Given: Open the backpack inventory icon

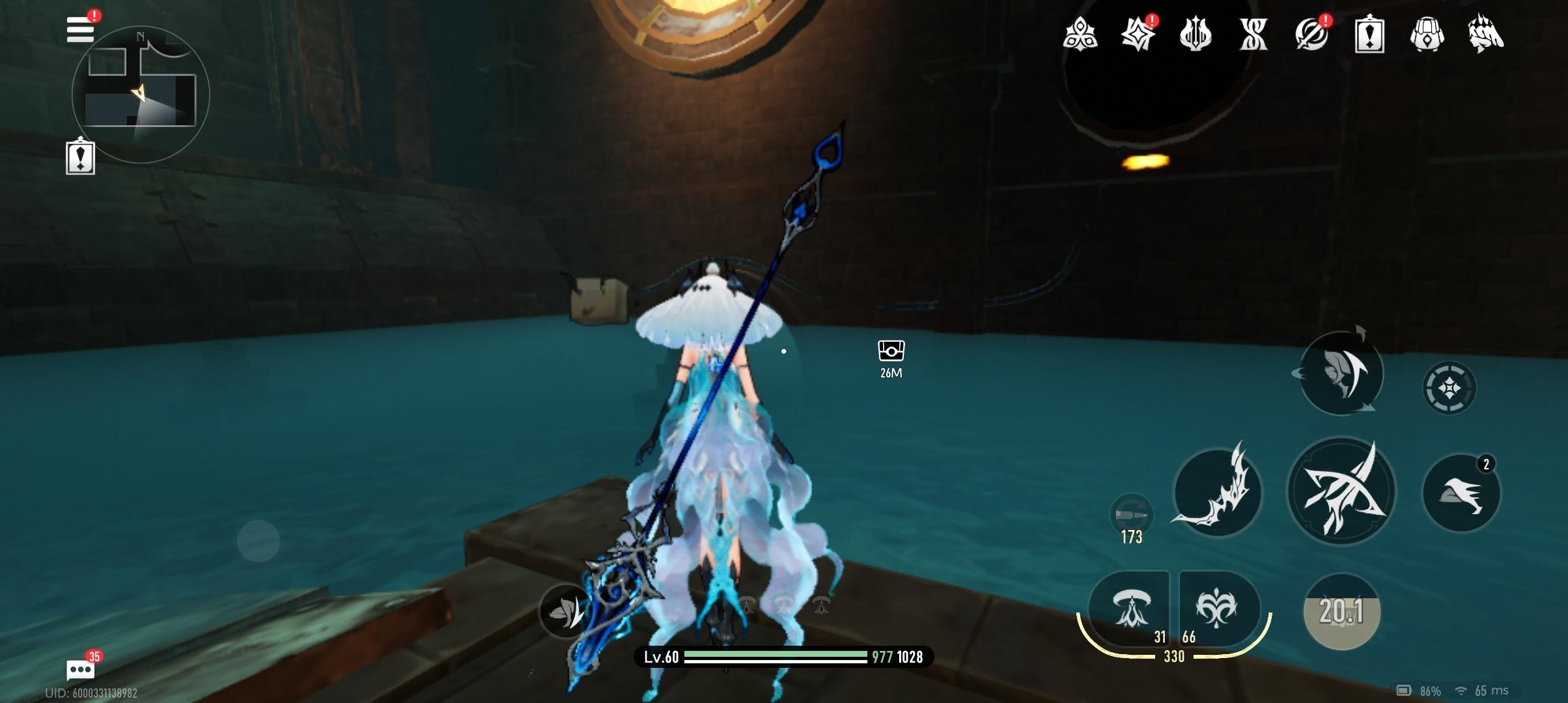Looking at the screenshot, I should point(1427,34).
